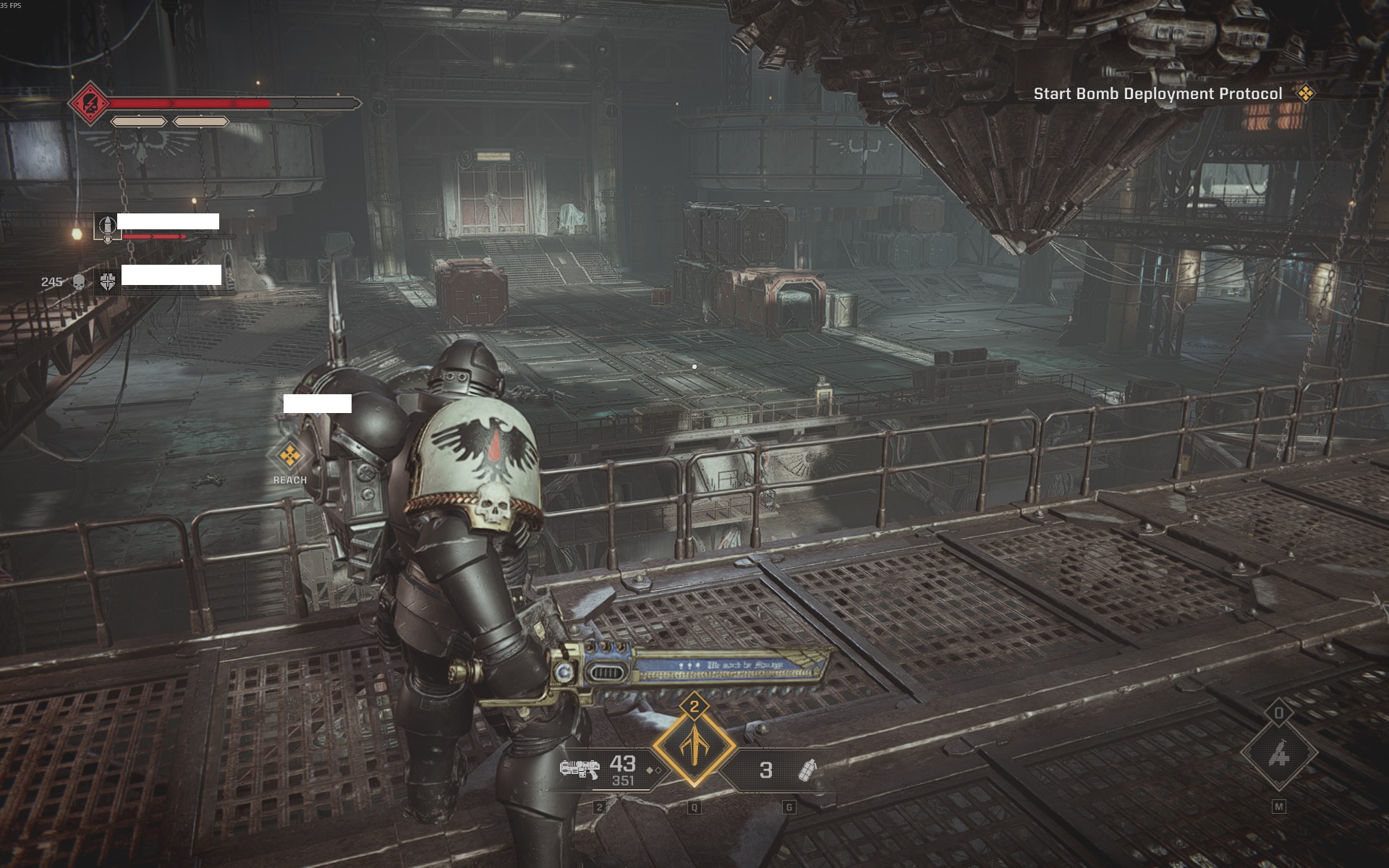Click the objective marker beside the mission text

(x=1306, y=93)
